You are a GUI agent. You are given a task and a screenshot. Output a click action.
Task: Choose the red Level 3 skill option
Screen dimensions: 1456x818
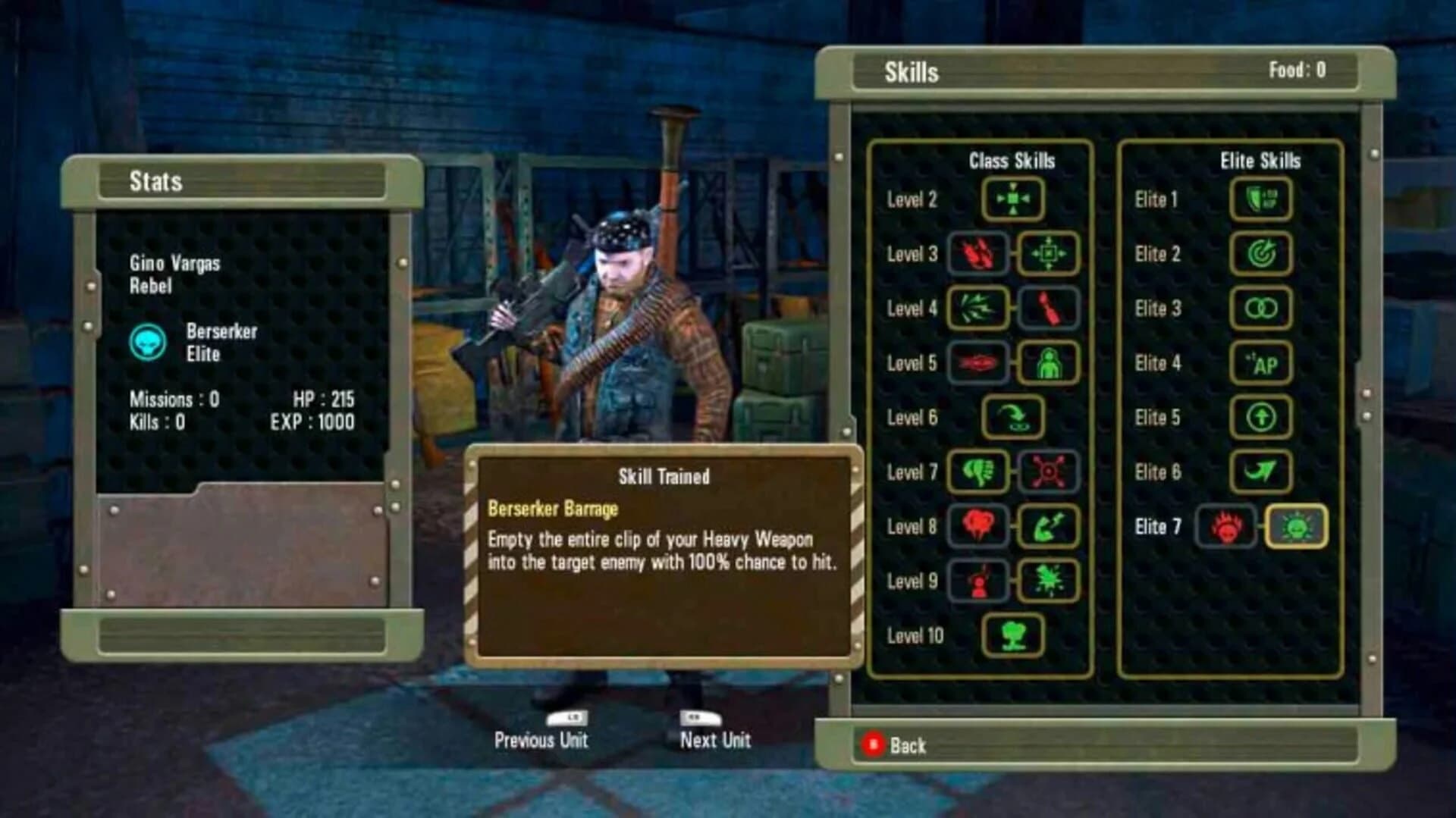[x=975, y=254]
